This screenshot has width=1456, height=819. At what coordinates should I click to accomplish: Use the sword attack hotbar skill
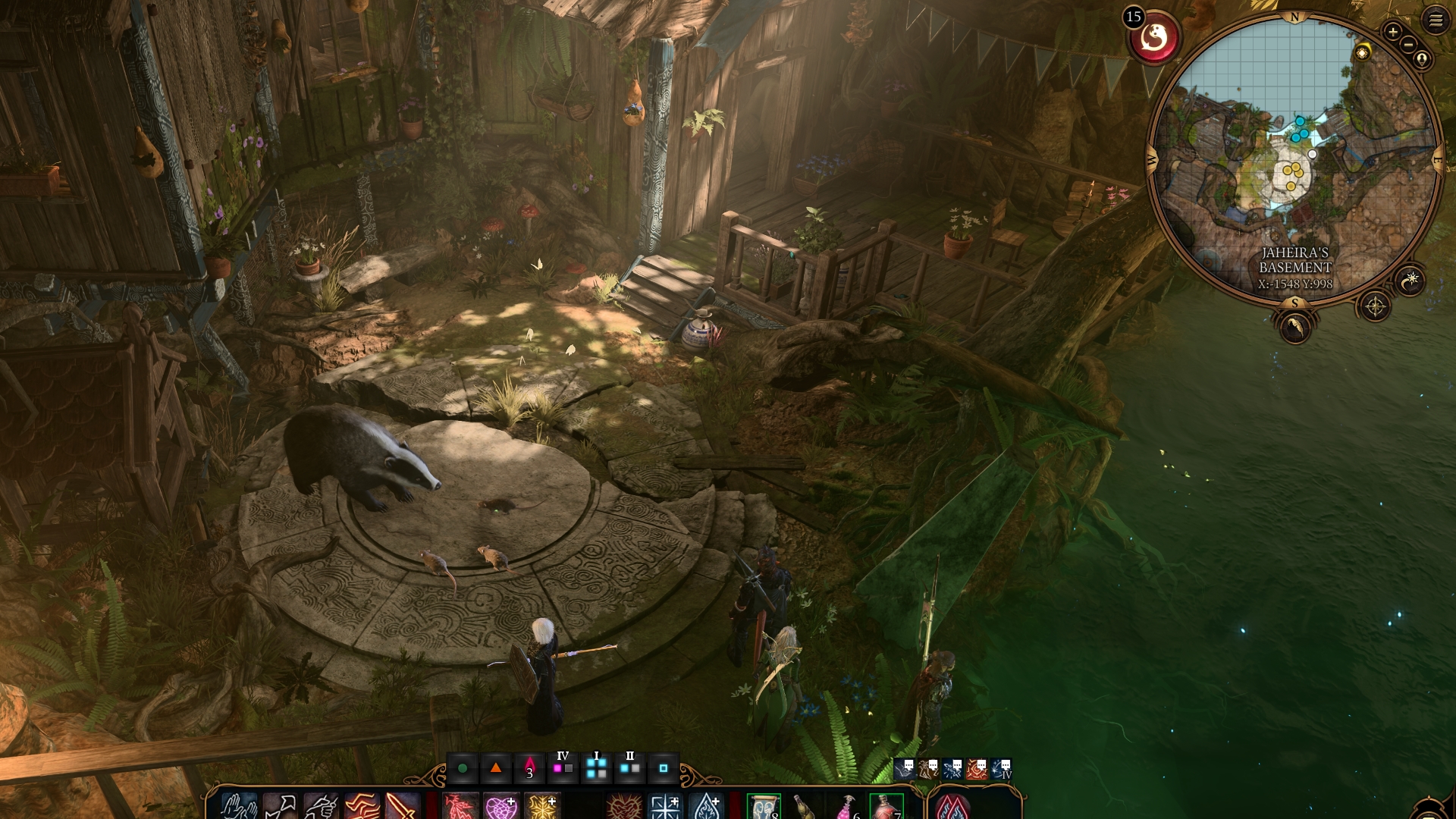[402, 807]
